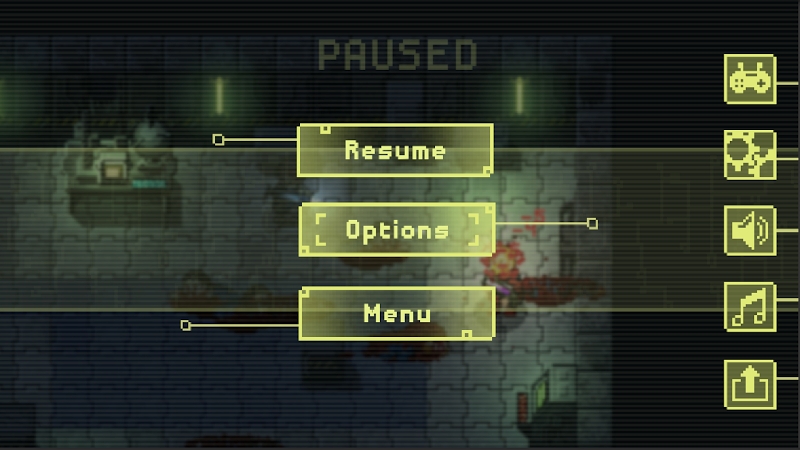Screen dimensions: 800x450
Task: Toggle music with the note icon
Action: click(749, 306)
